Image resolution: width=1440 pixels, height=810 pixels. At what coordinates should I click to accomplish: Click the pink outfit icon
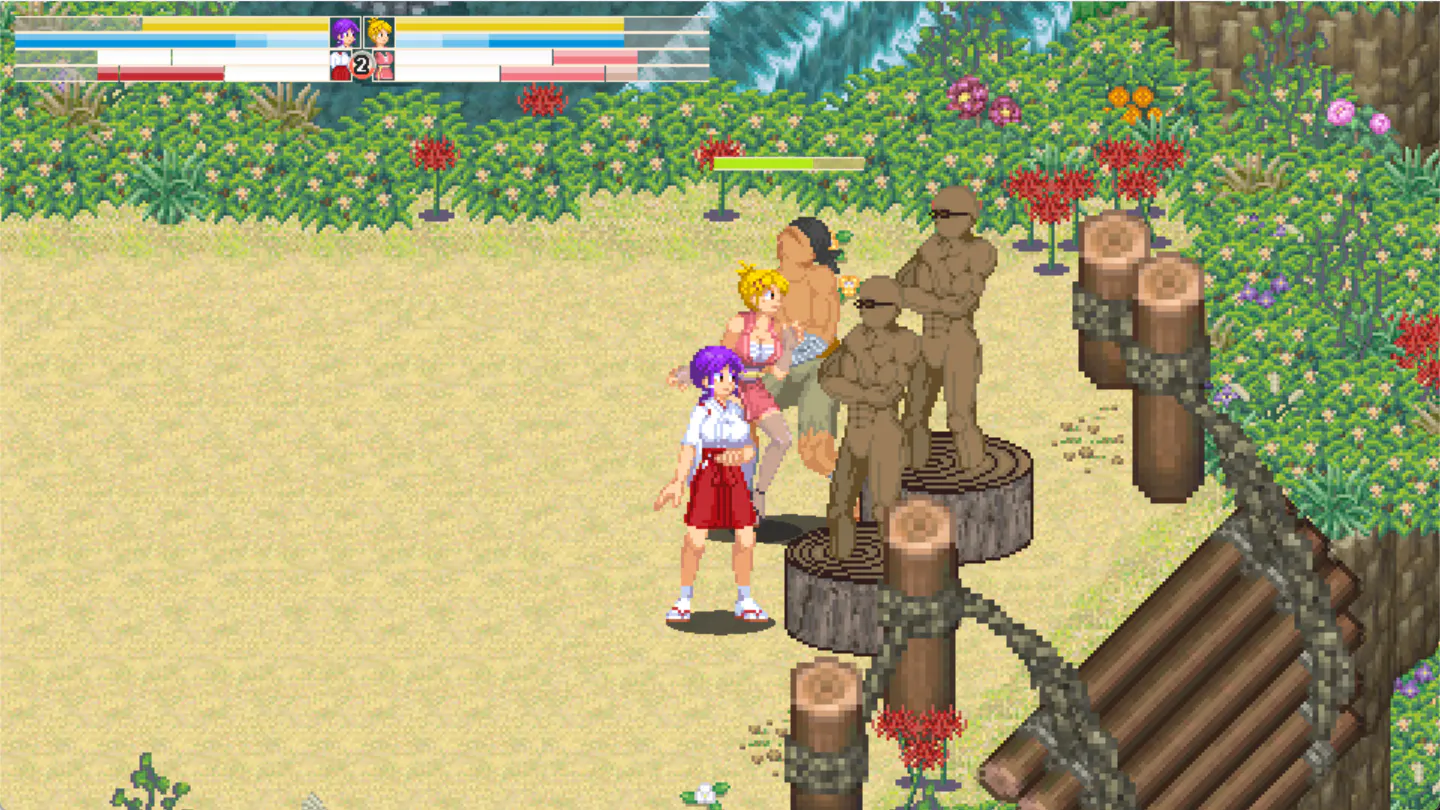[x=384, y=66]
